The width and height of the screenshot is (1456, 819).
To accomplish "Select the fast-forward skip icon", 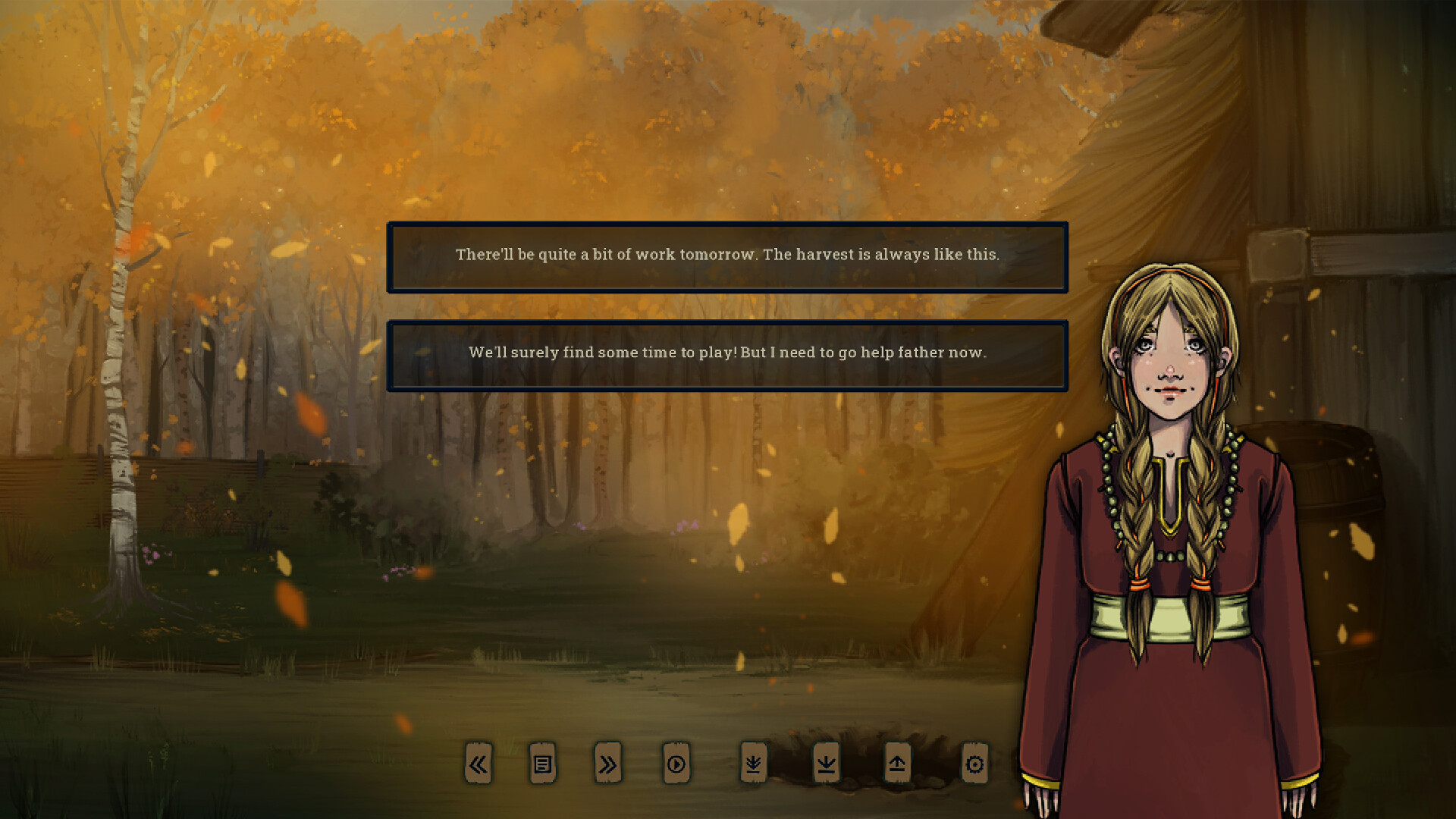I will 607,765.
